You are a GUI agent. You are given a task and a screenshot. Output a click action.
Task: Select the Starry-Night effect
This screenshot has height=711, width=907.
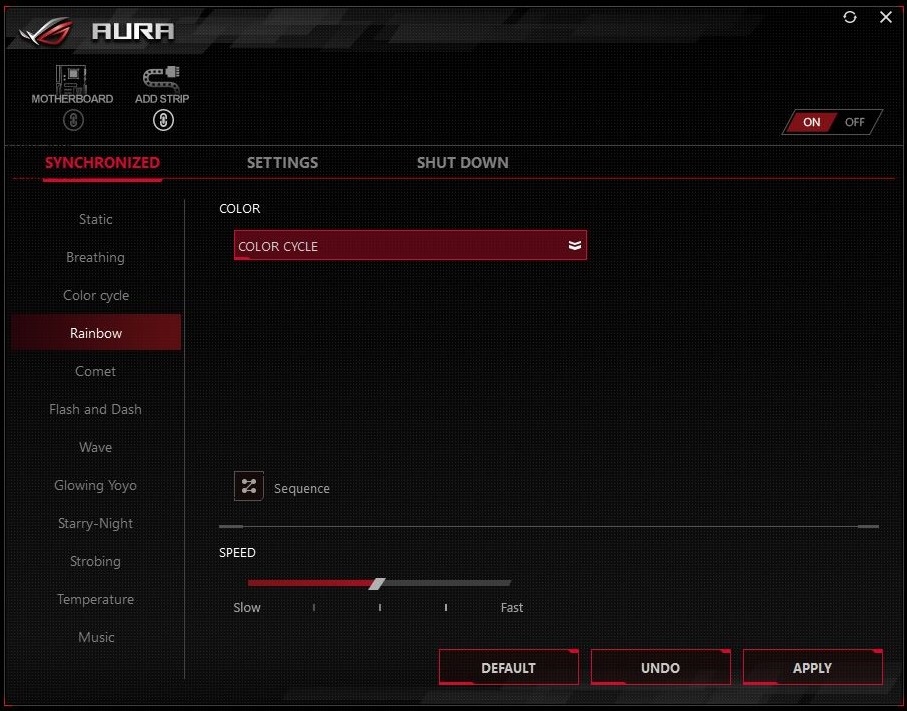96,523
